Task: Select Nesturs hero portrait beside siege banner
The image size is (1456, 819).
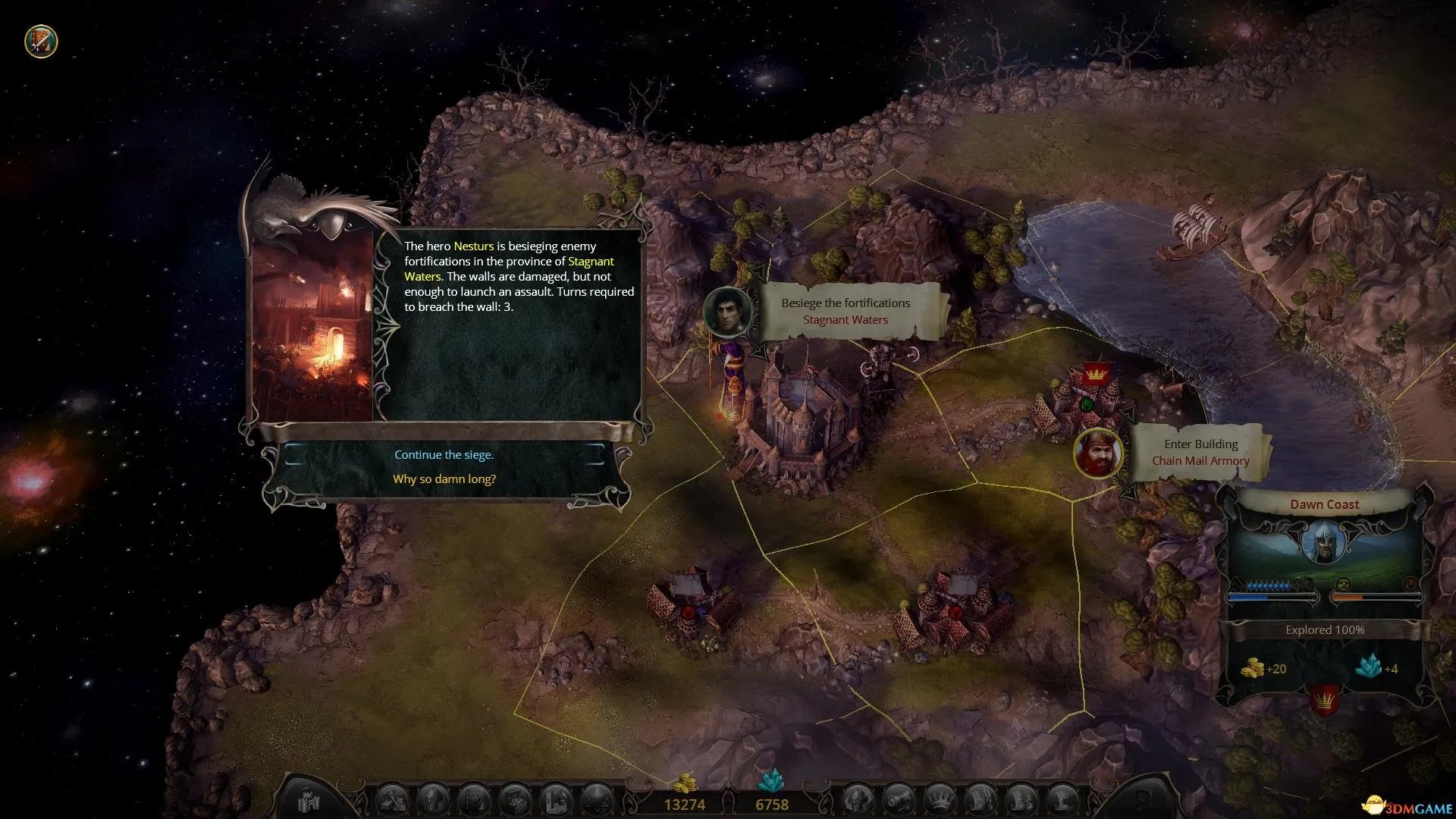Action: tap(728, 312)
